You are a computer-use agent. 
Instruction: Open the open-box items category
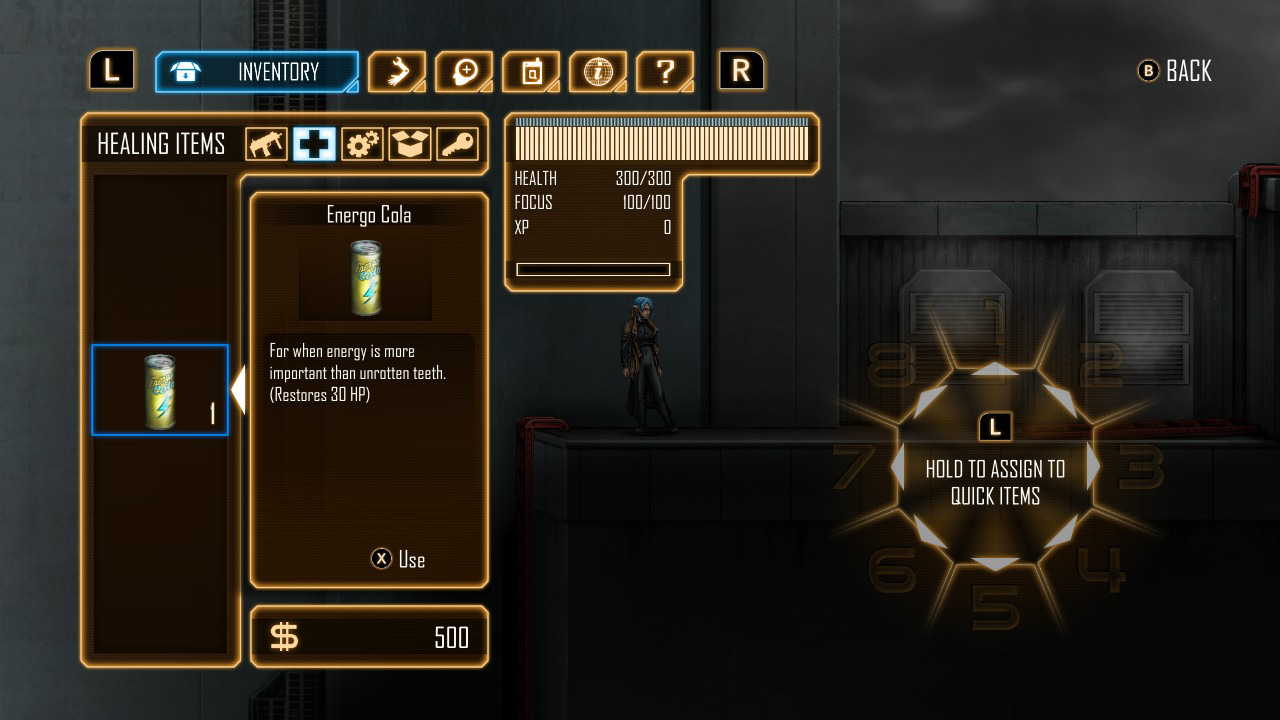(x=410, y=145)
